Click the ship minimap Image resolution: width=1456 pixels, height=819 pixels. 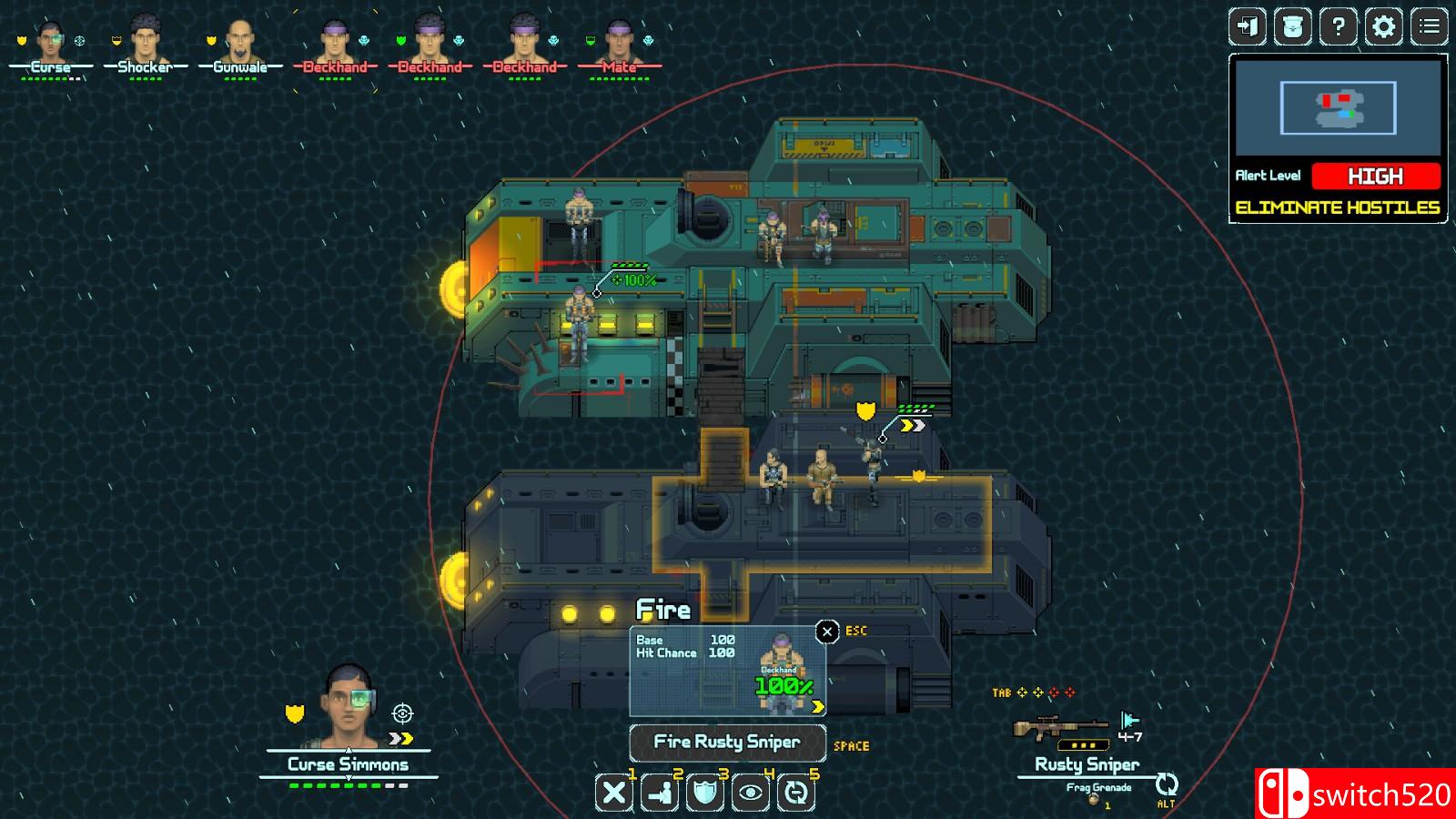tap(1338, 108)
